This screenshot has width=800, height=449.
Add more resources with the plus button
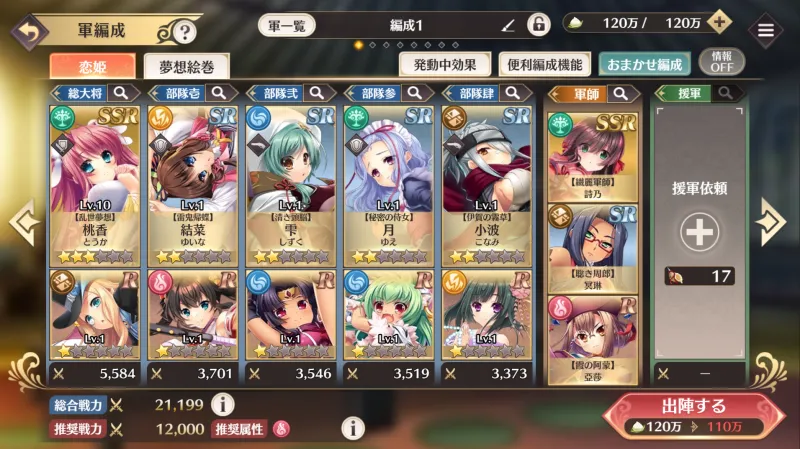(x=718, y=23)
